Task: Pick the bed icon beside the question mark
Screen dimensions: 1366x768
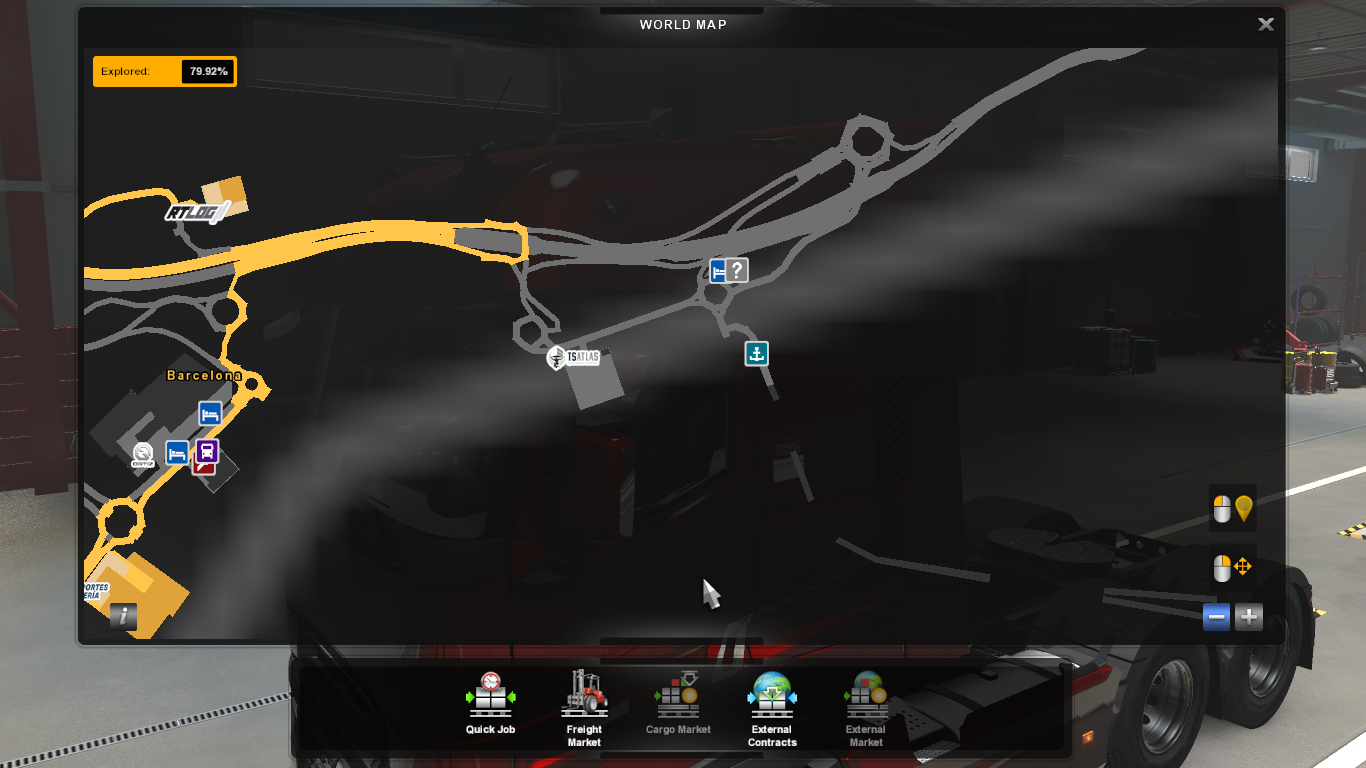Action: coord(717,270)
